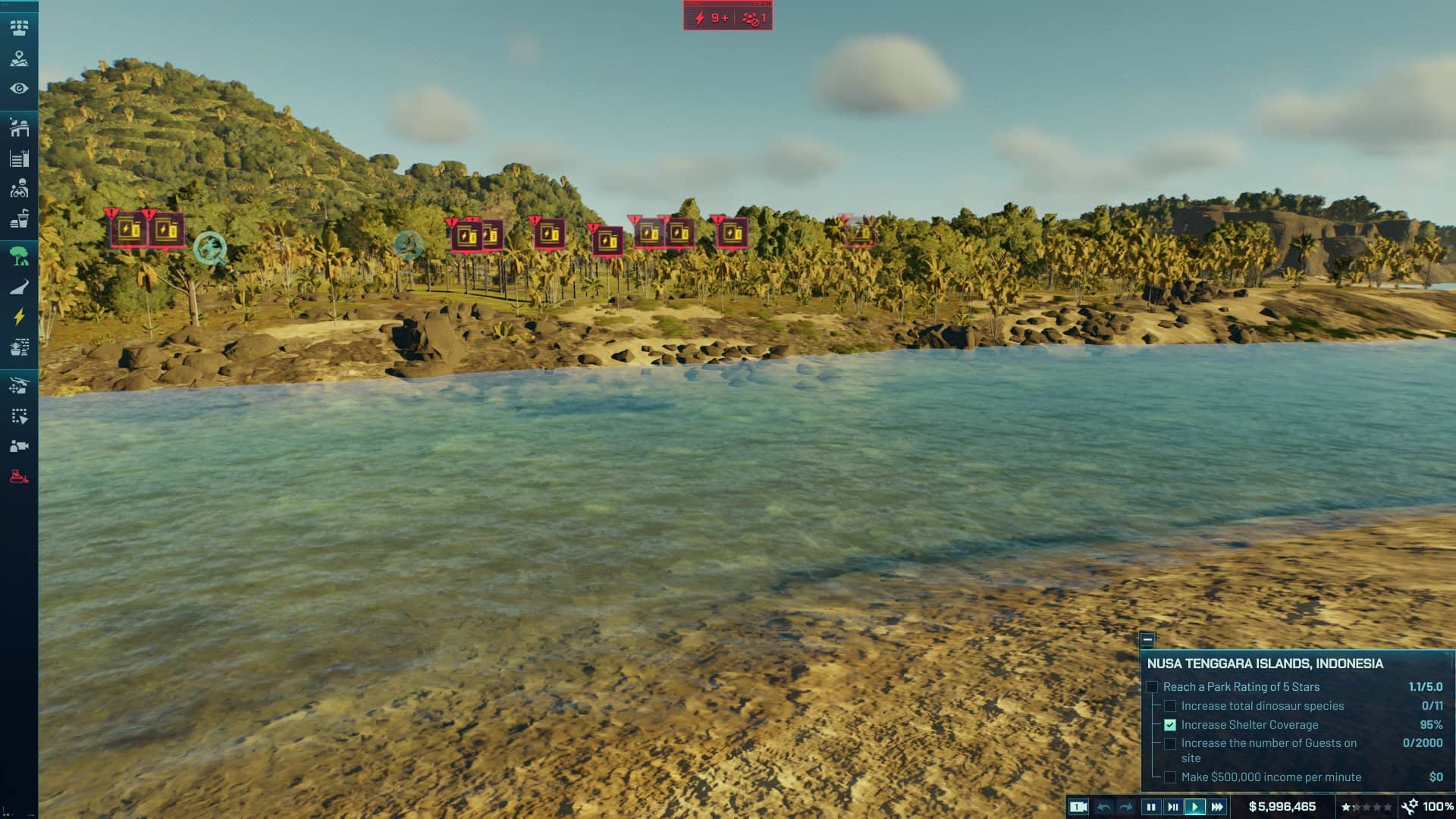The image size is (1456, 819).
Task: Uncheck the Increase Shelter Coverage objective
Action: click(x=1169, y=725)
